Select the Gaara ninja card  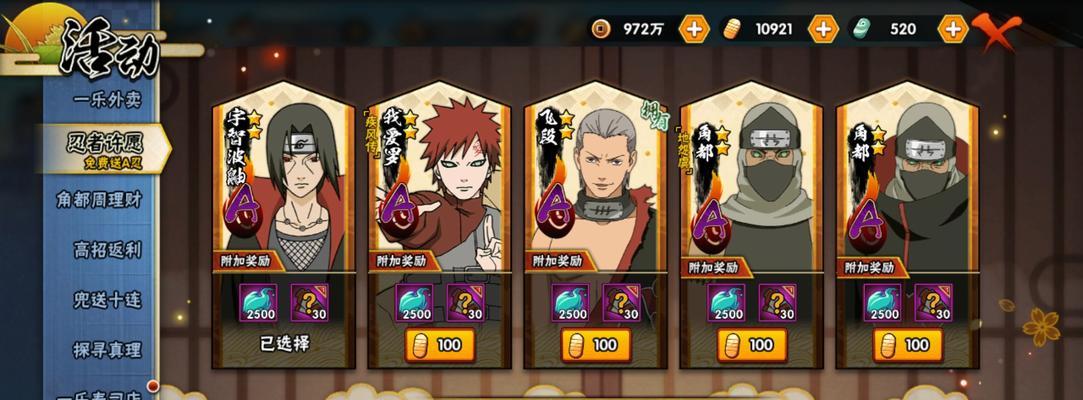440,180
